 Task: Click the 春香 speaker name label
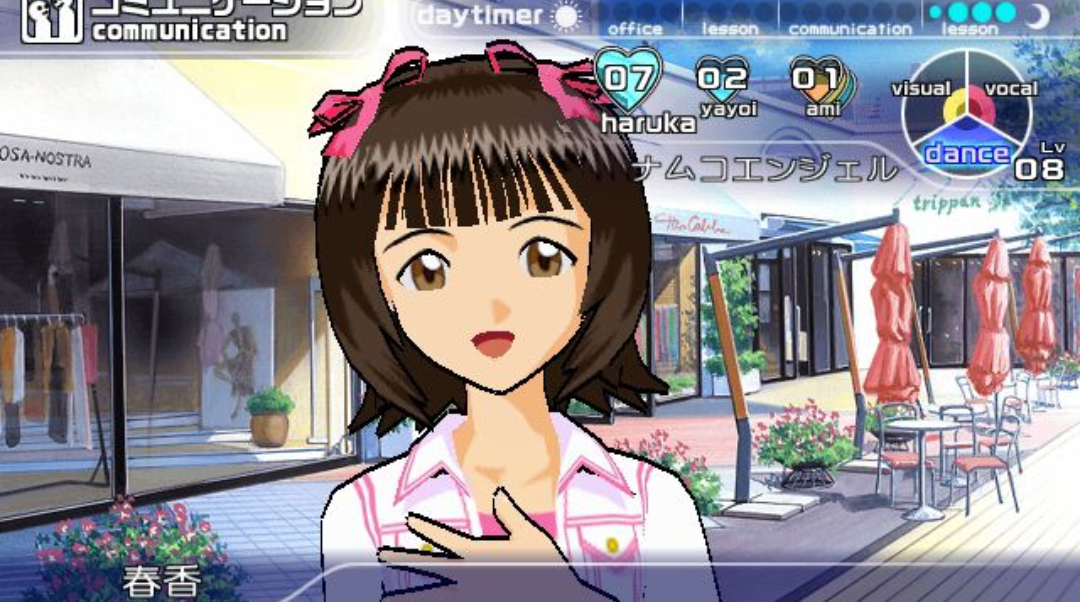(x=163, y=582)
